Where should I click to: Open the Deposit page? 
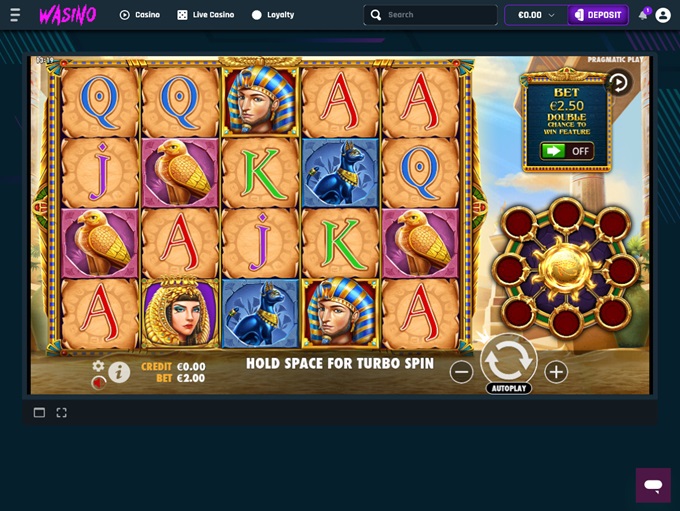point(598,15)
